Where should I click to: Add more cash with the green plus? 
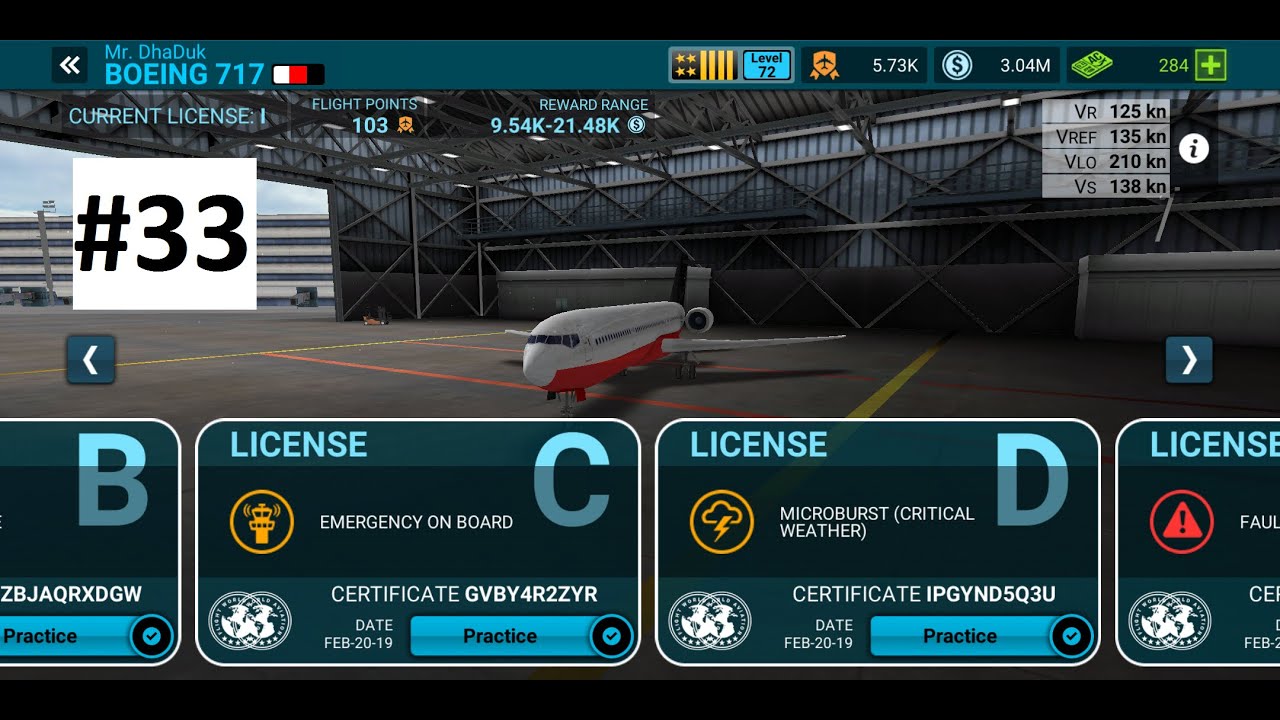click(1211, 66)
